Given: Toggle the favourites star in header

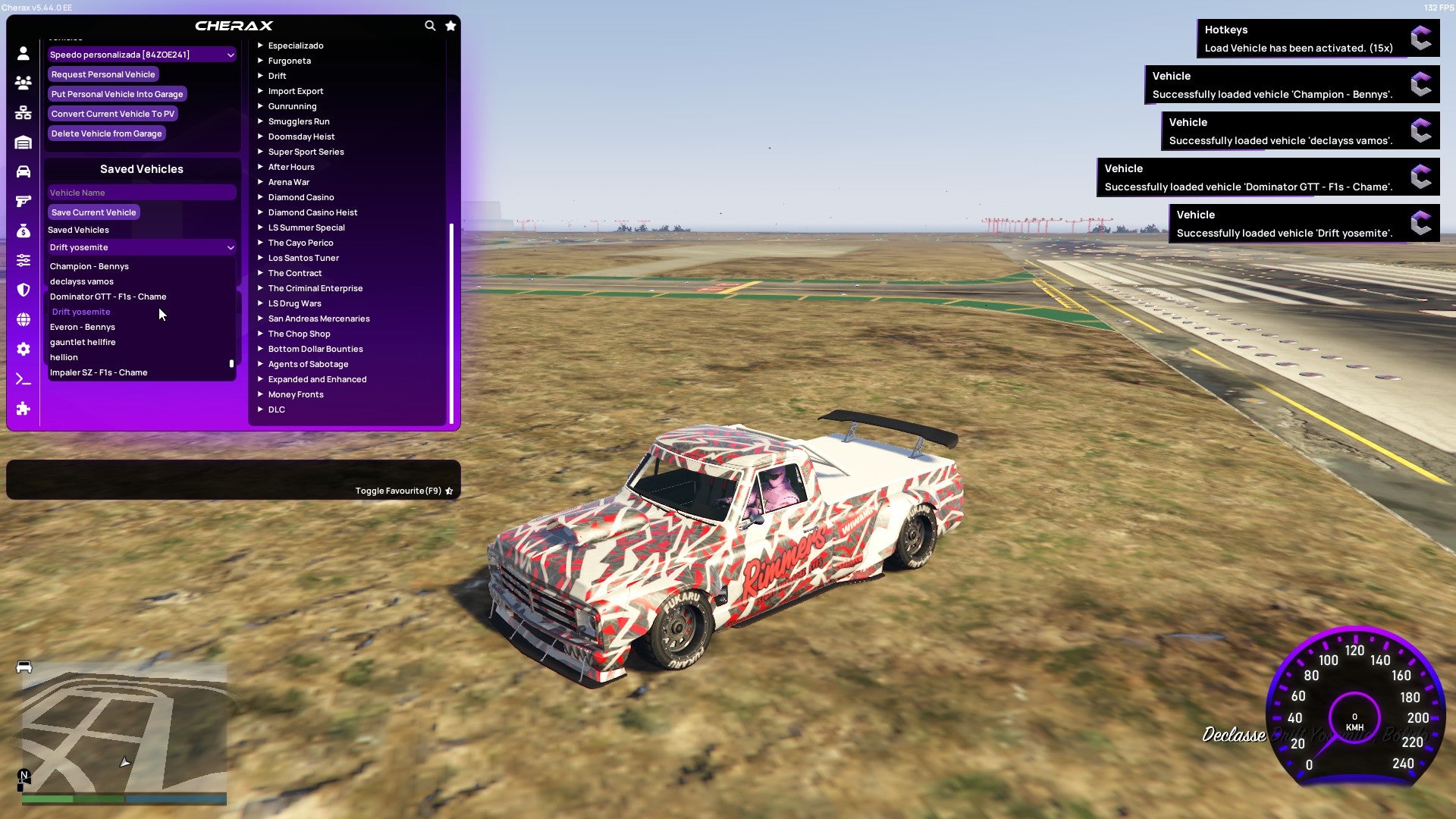Looking at the screenshot, I should [450, 25].
